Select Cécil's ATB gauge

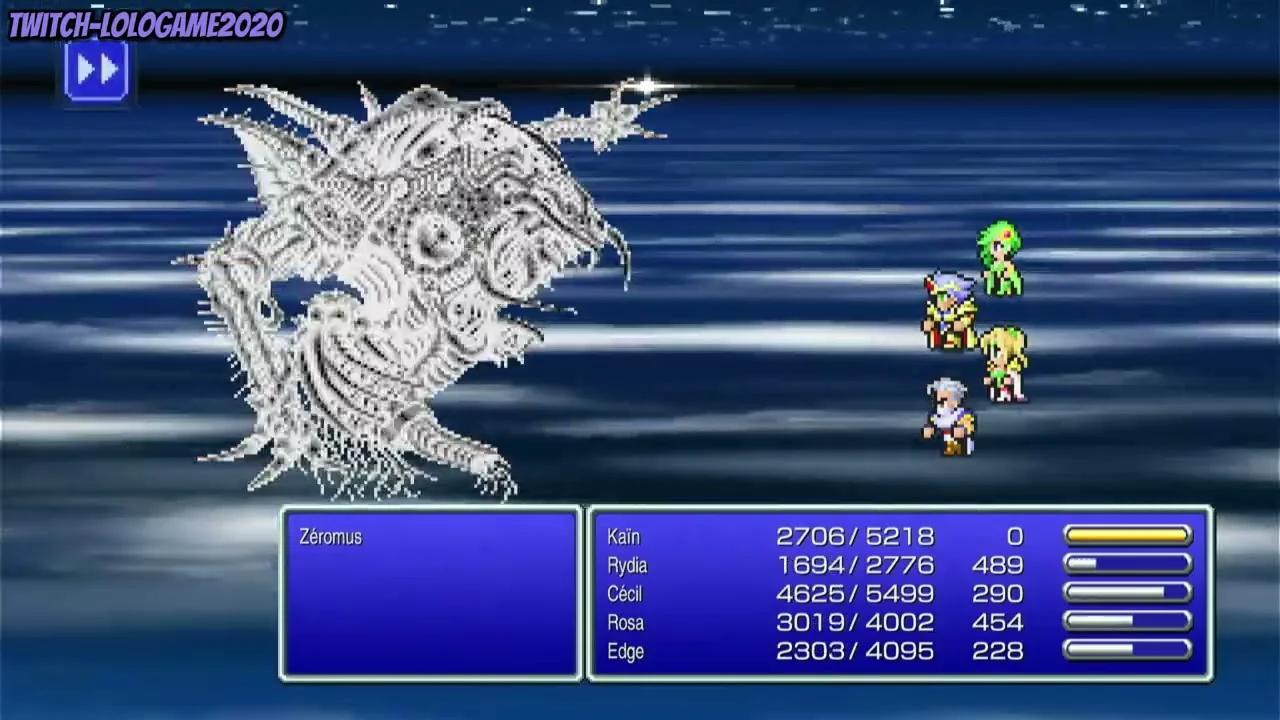pyautogui.click(x=1126, y=593)
